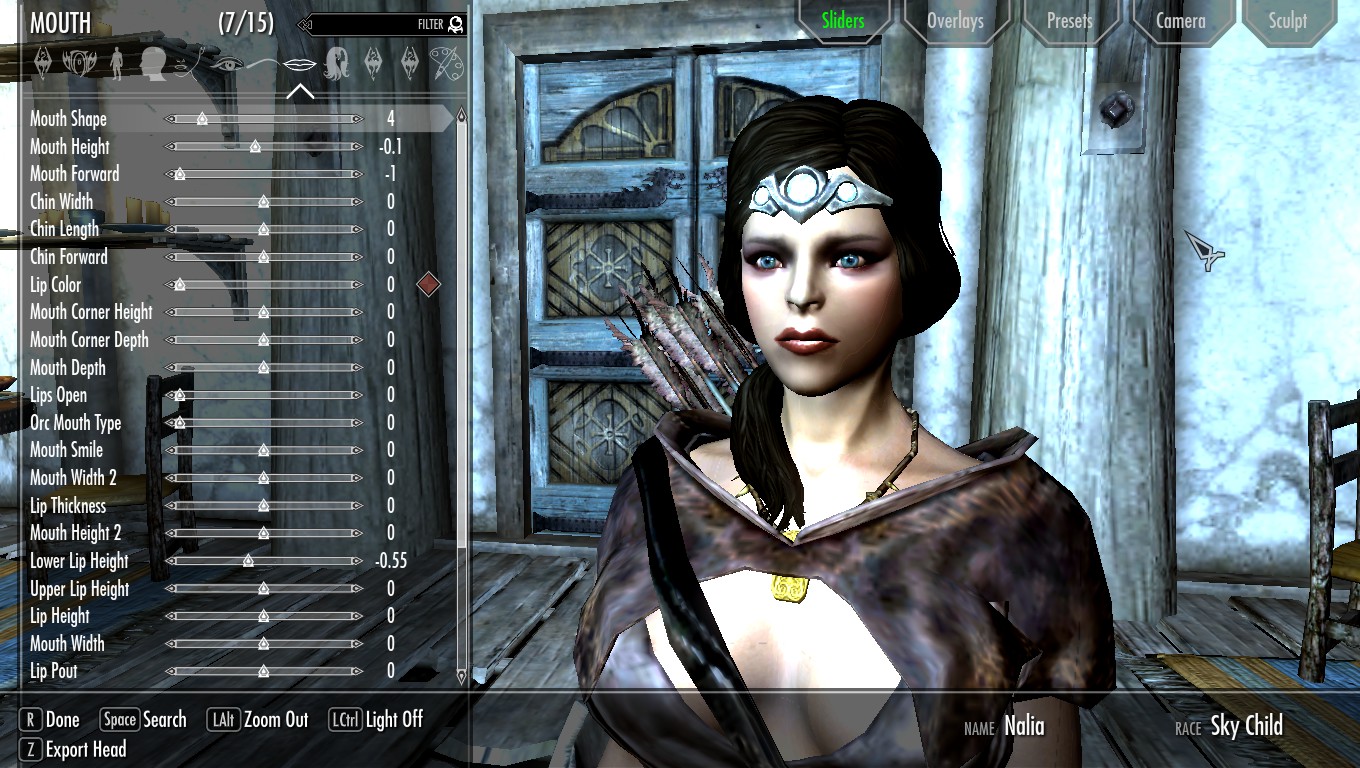Select the eye category icon
Viewport: 1360px width, 768px height.
(226, 63)
